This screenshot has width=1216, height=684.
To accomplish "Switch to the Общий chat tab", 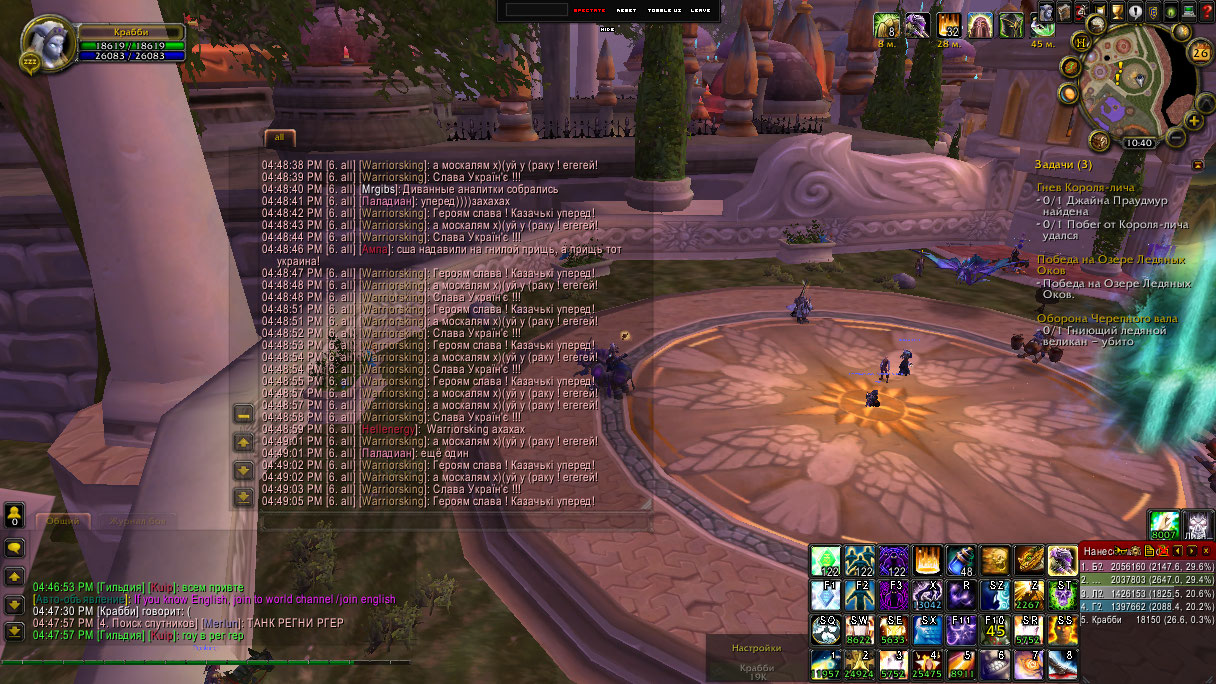I will 63,521.
